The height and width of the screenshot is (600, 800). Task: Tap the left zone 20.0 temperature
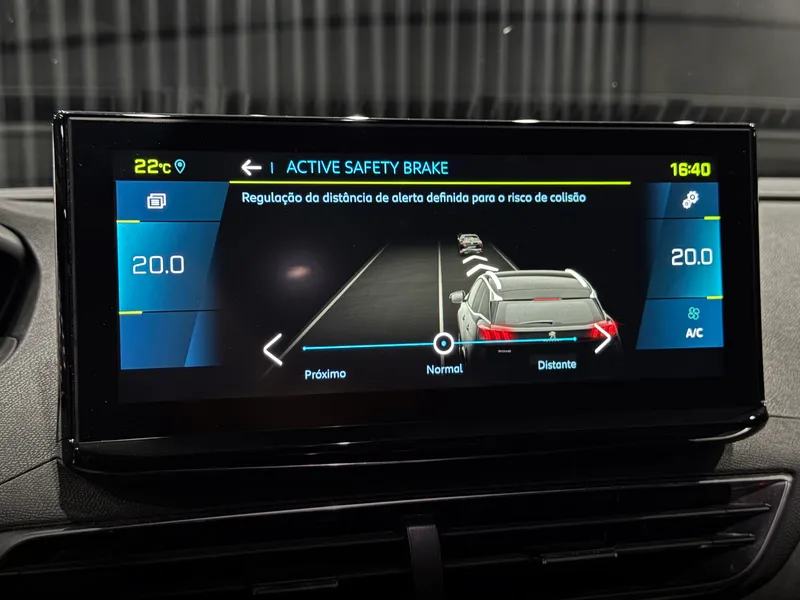pyautogui.click(x=158, y=265)
